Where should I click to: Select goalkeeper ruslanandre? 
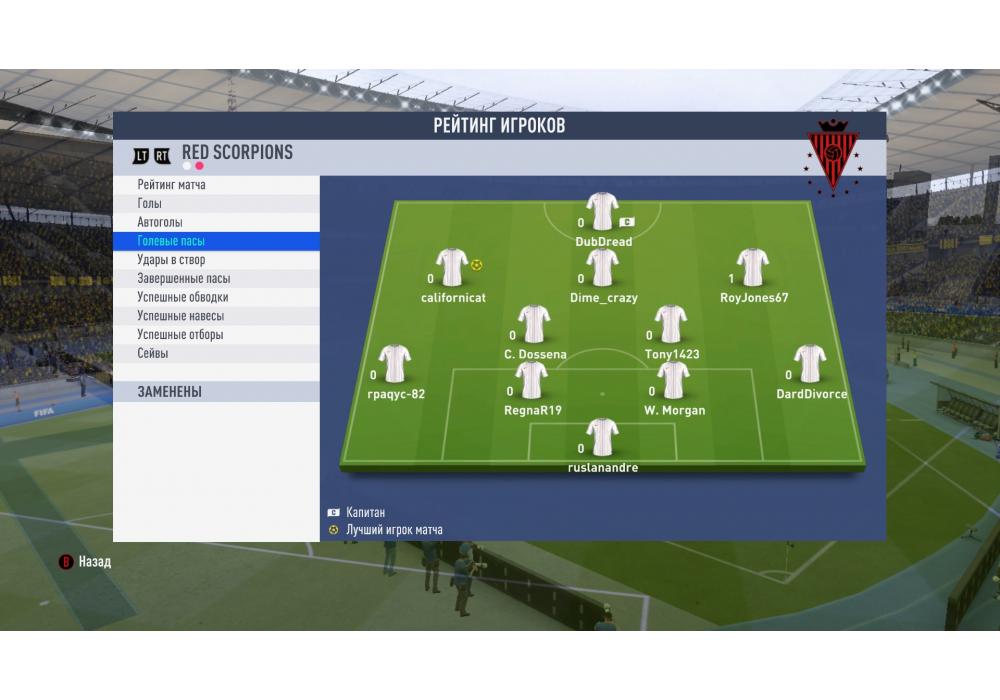point(602,438)
